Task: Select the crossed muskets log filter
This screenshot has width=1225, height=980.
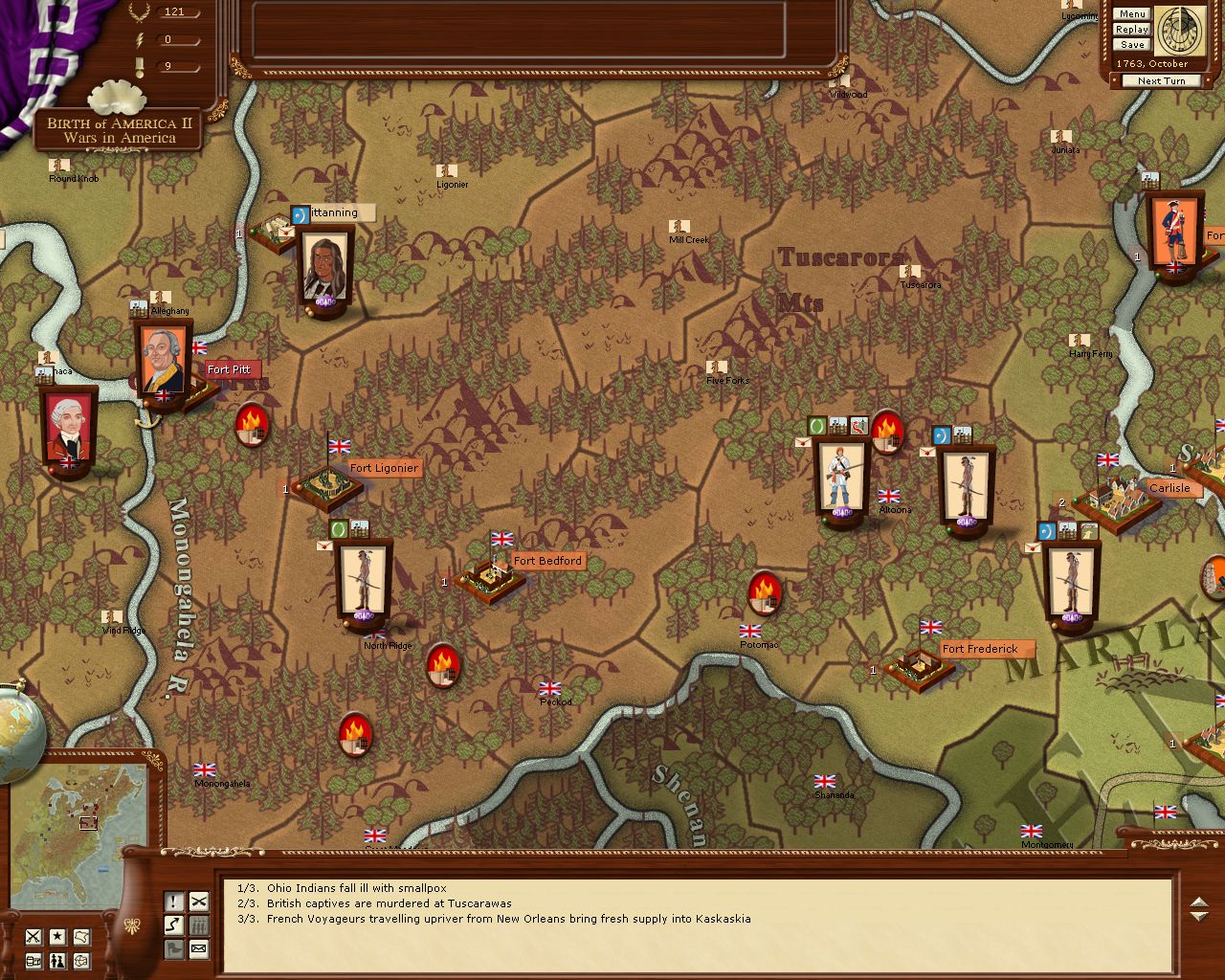Action: 198,902
